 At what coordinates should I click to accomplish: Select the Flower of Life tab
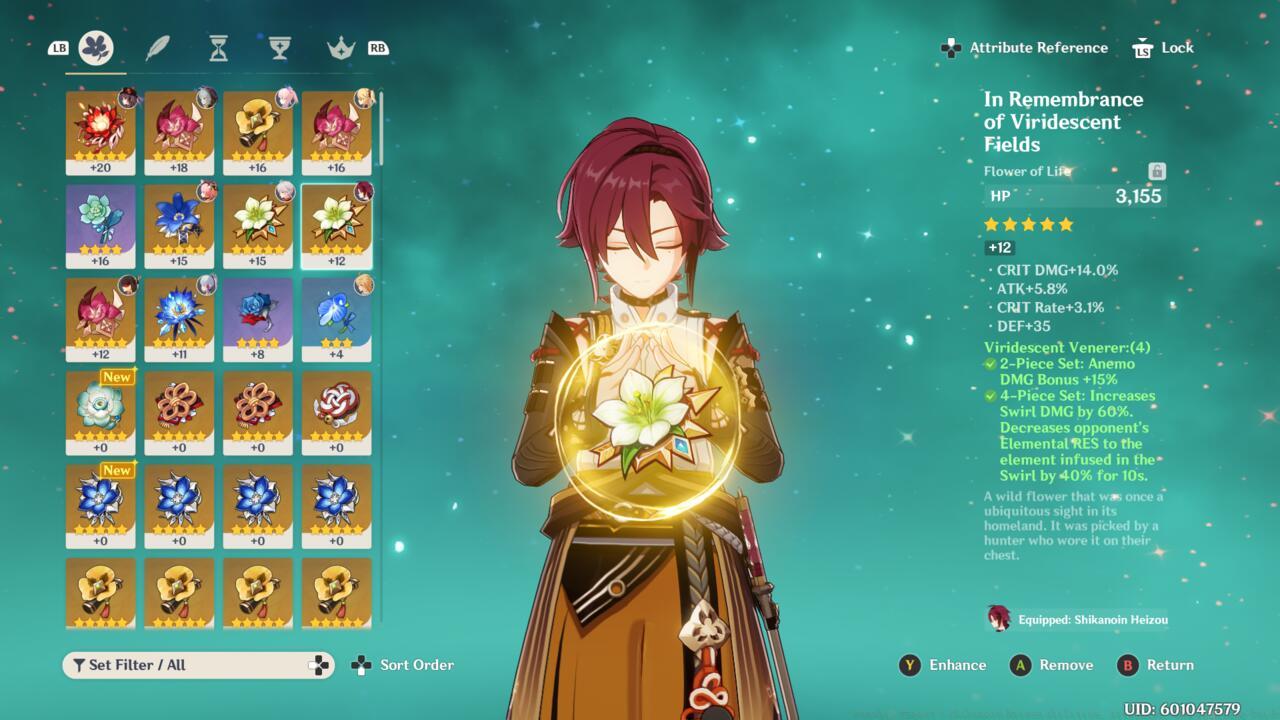[96, 47]
